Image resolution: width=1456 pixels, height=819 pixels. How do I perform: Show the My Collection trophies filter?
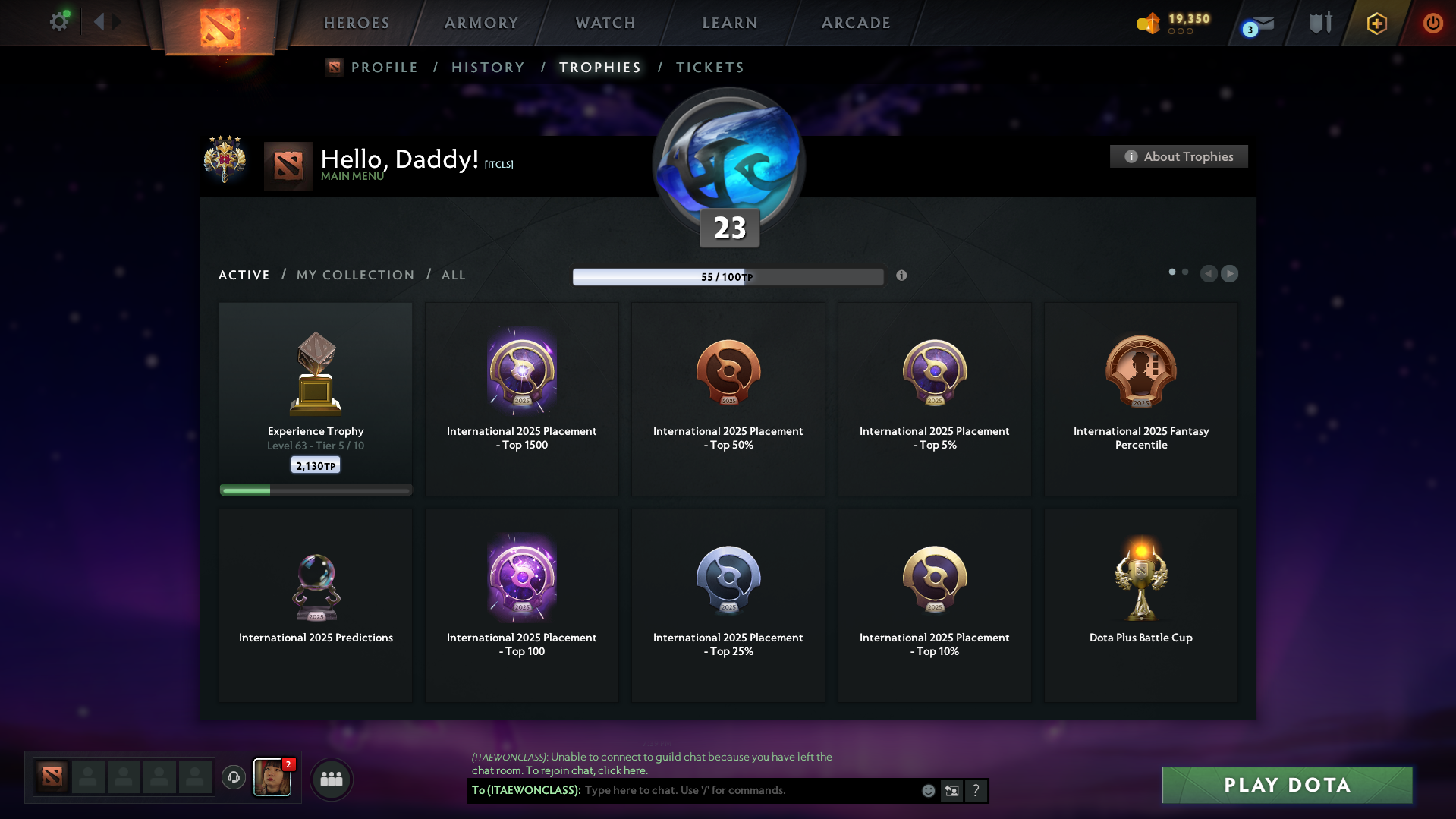click(355, 275)
